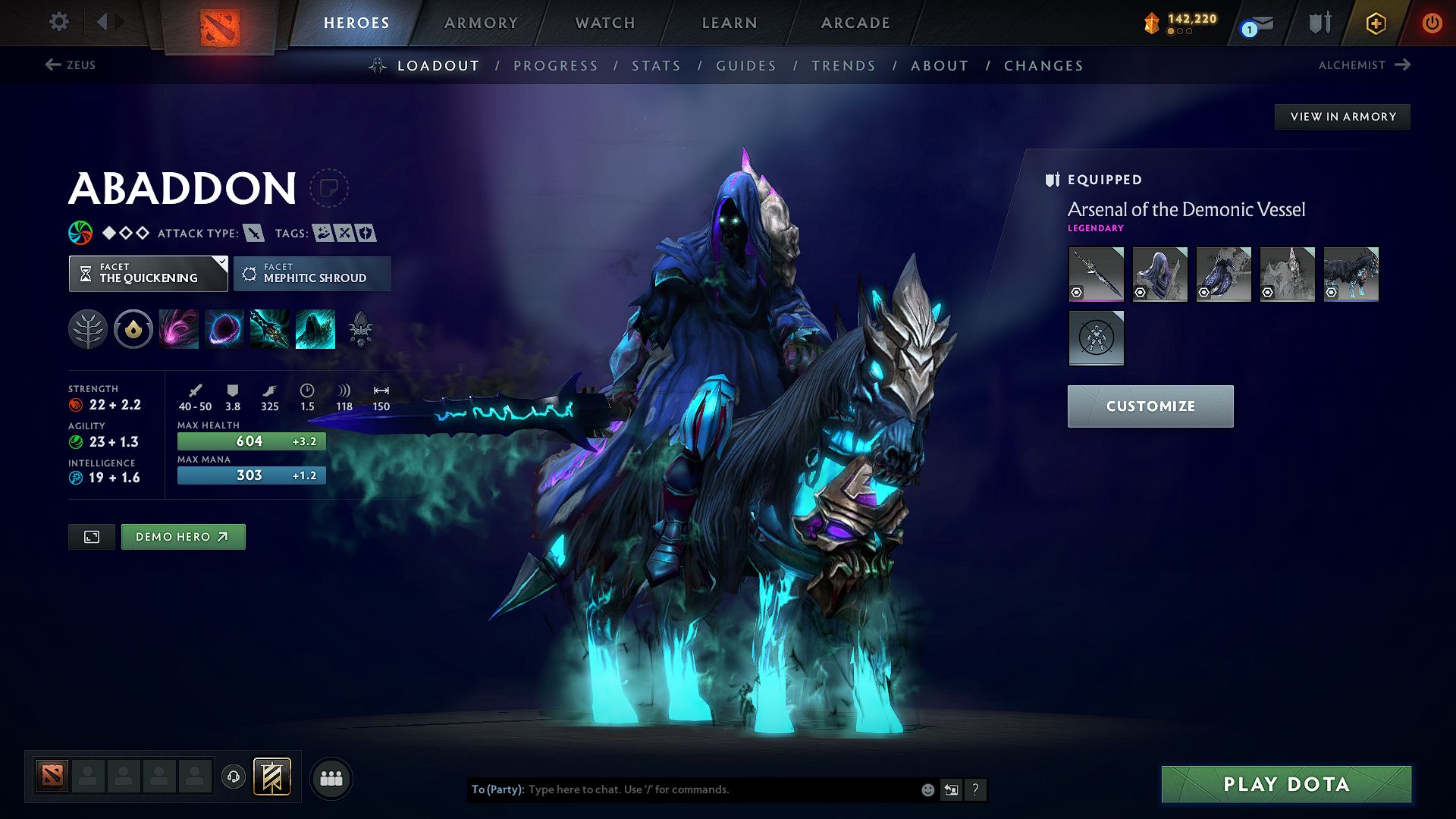Image resolution: width=1456 pixels, height=819 pixels.
Task: Click the weapon thumbnail in Arsenal set
Action: click(1096, 274)
